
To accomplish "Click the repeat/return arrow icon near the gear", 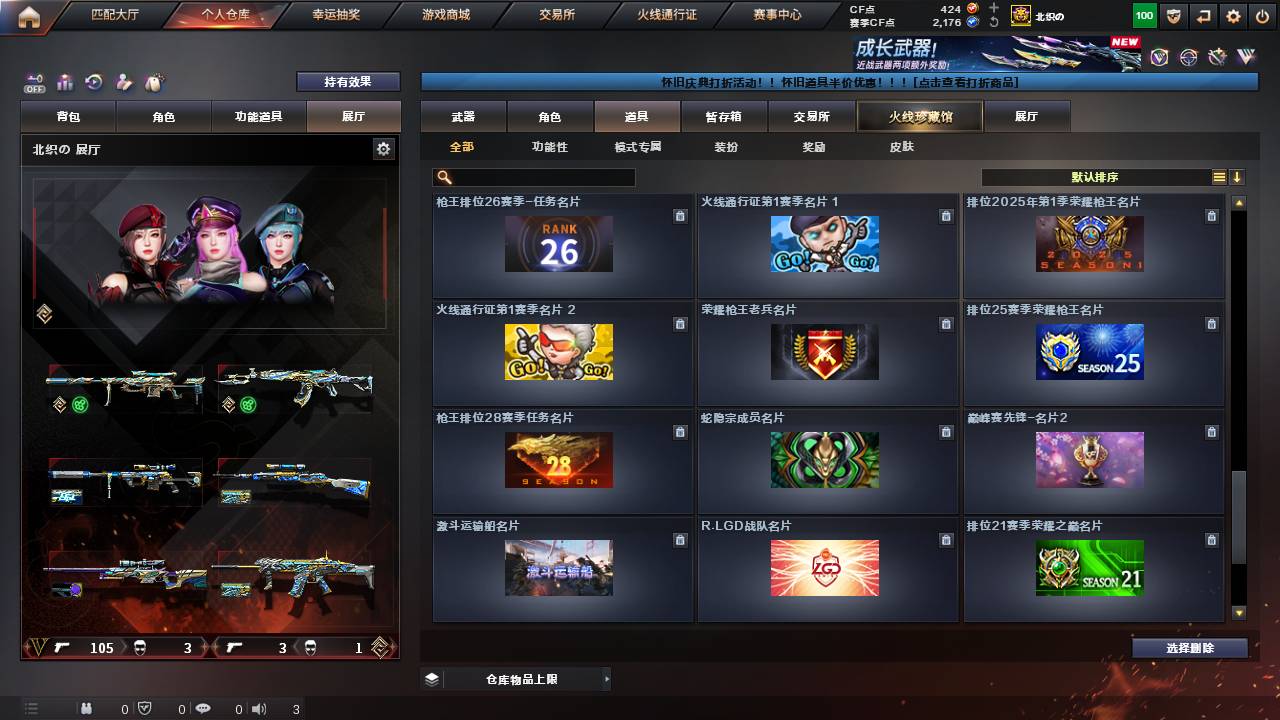I will pos(1203,15).
